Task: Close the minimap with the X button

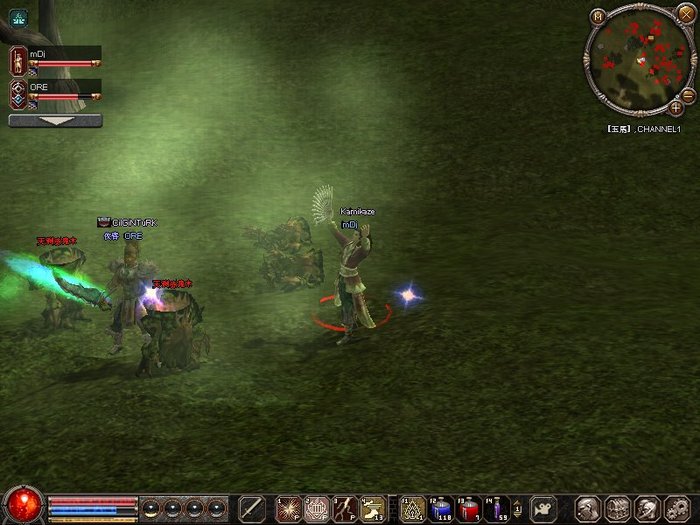Action: point(685,13)
